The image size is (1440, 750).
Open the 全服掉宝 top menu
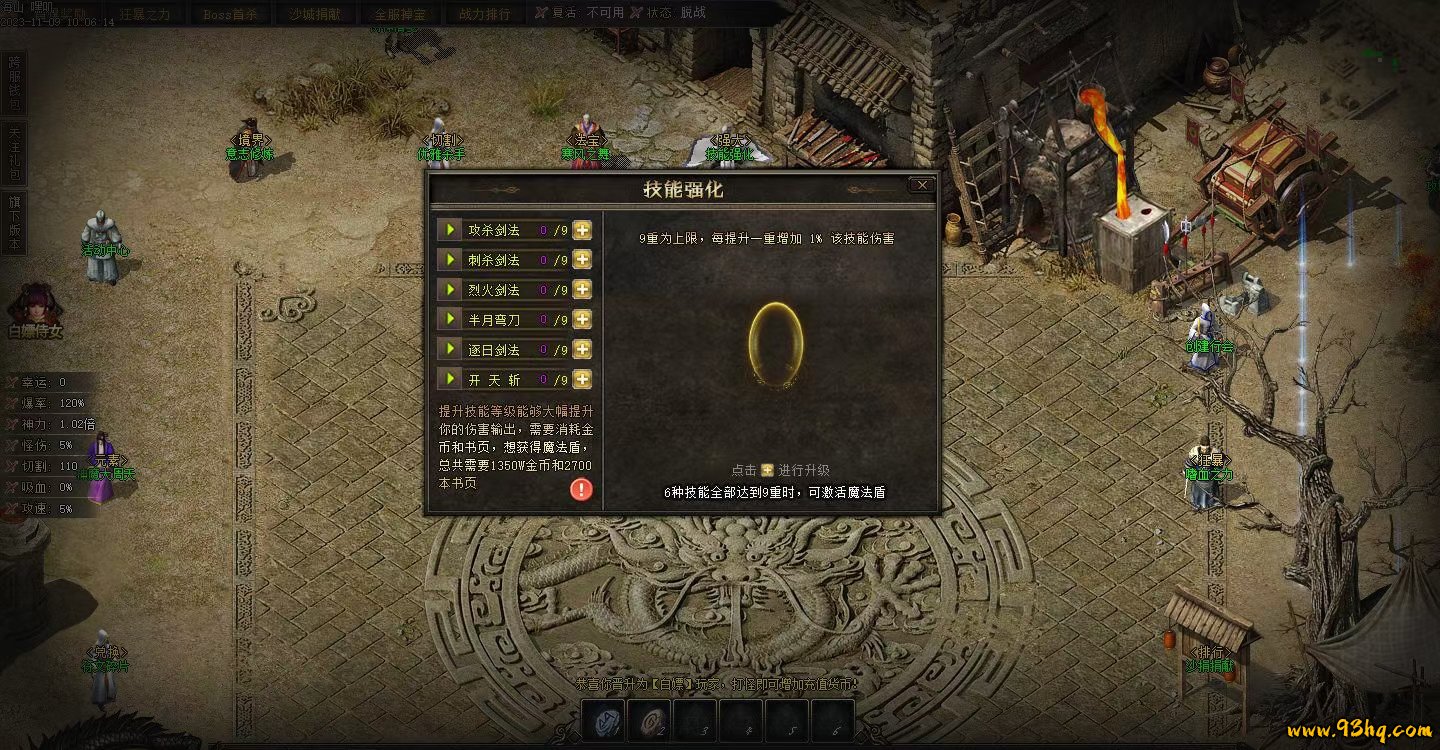[400, 14]
